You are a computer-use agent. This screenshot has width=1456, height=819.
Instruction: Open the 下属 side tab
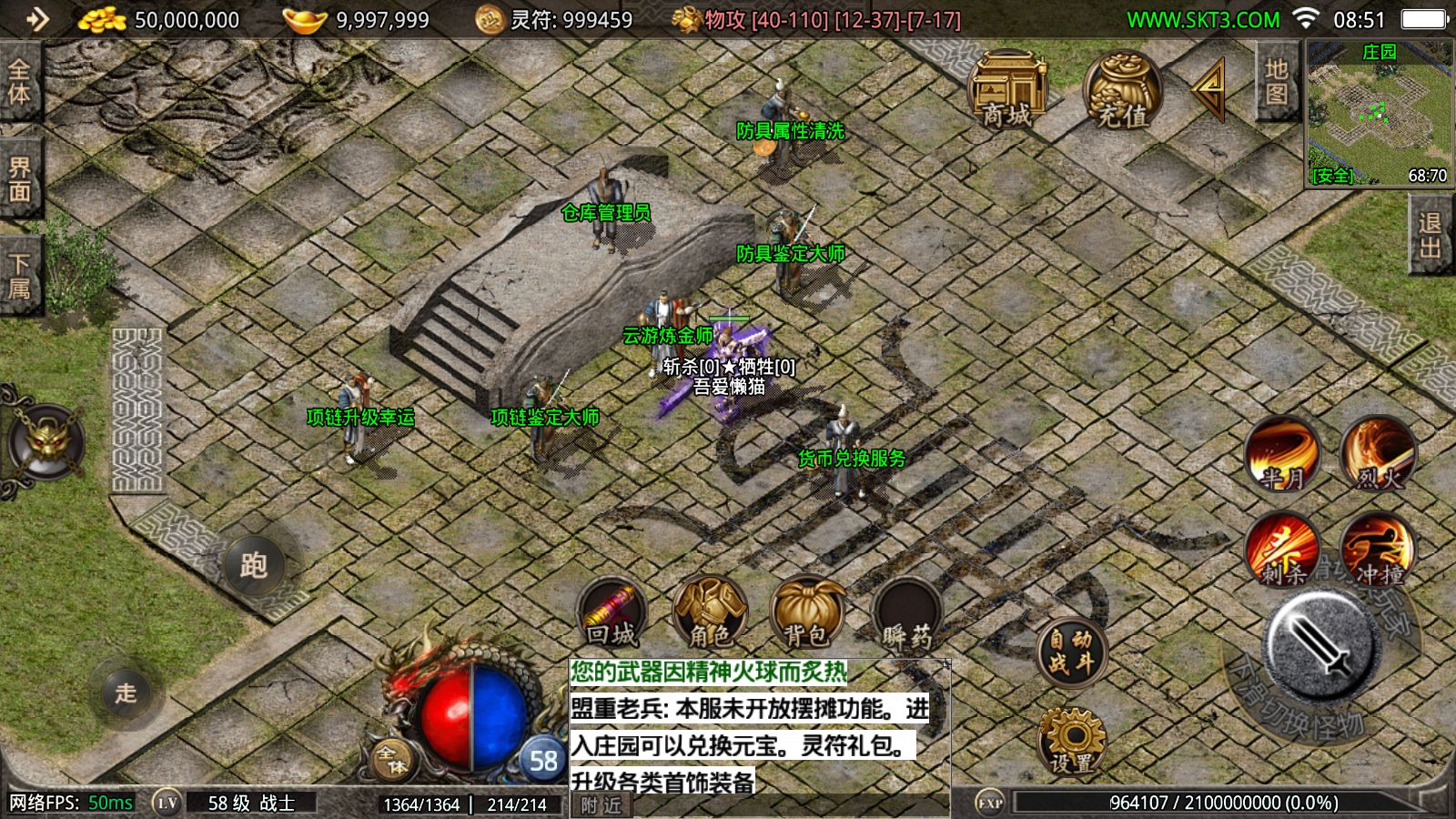[19, 276]
